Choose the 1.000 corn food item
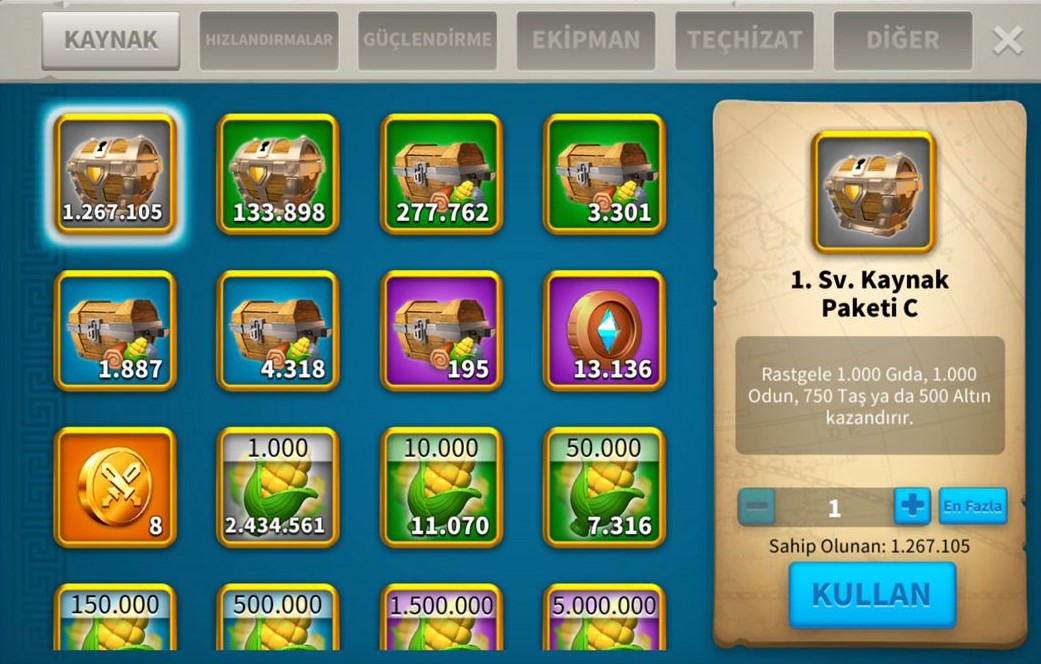This screenshot has width=1041, height=664. coord(278,487)
